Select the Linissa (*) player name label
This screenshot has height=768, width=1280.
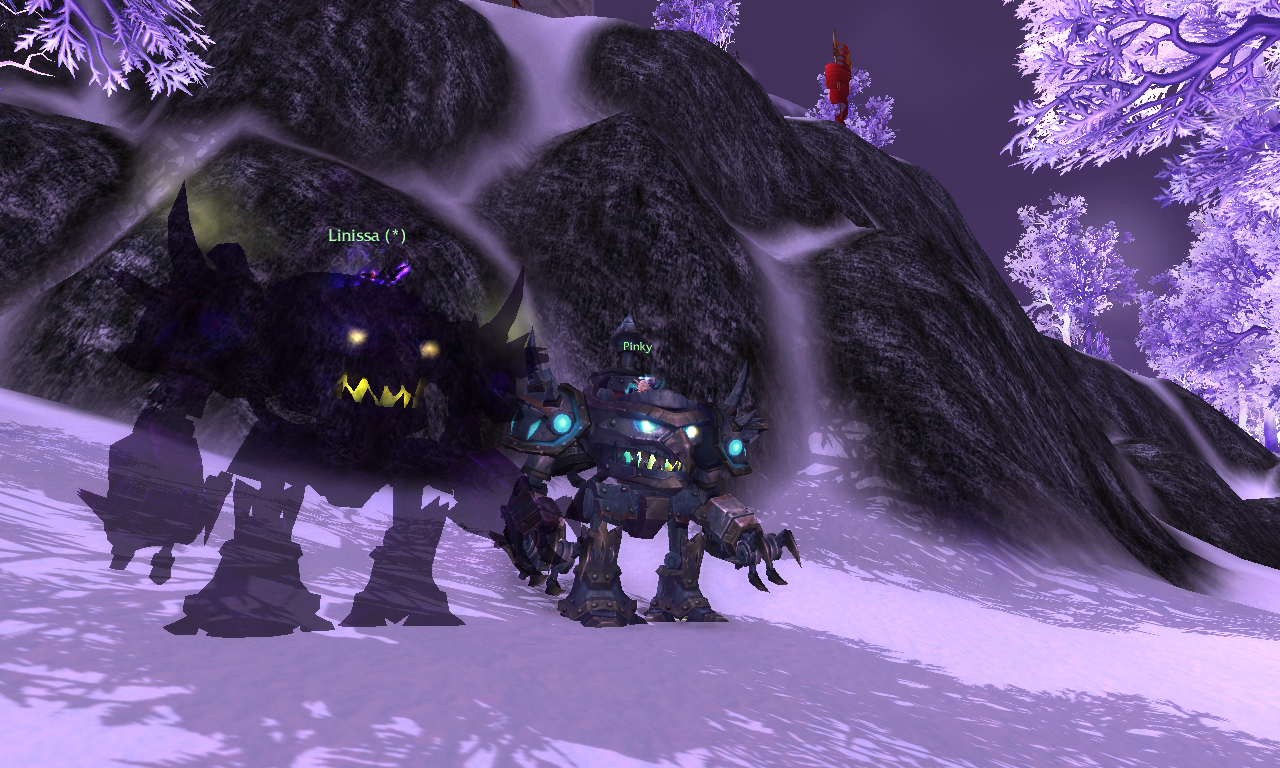[367, 236]
